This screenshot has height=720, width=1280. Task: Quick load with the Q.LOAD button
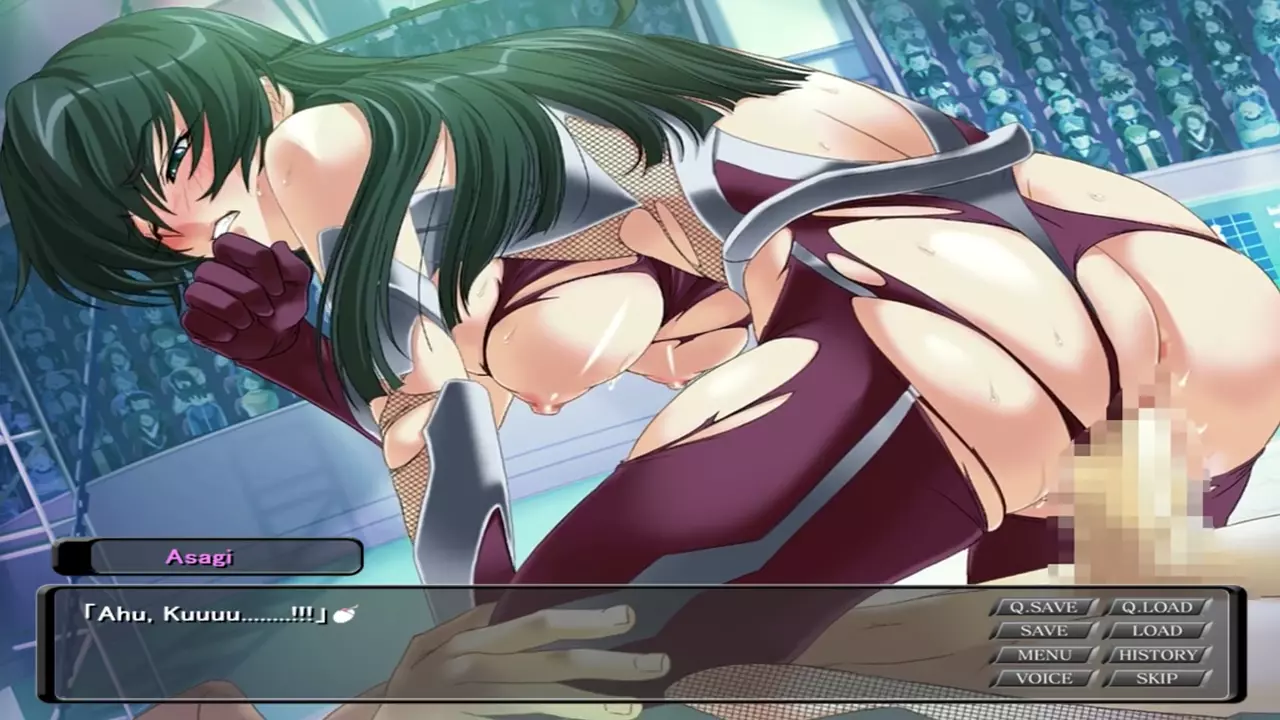tap(1156, 607)
